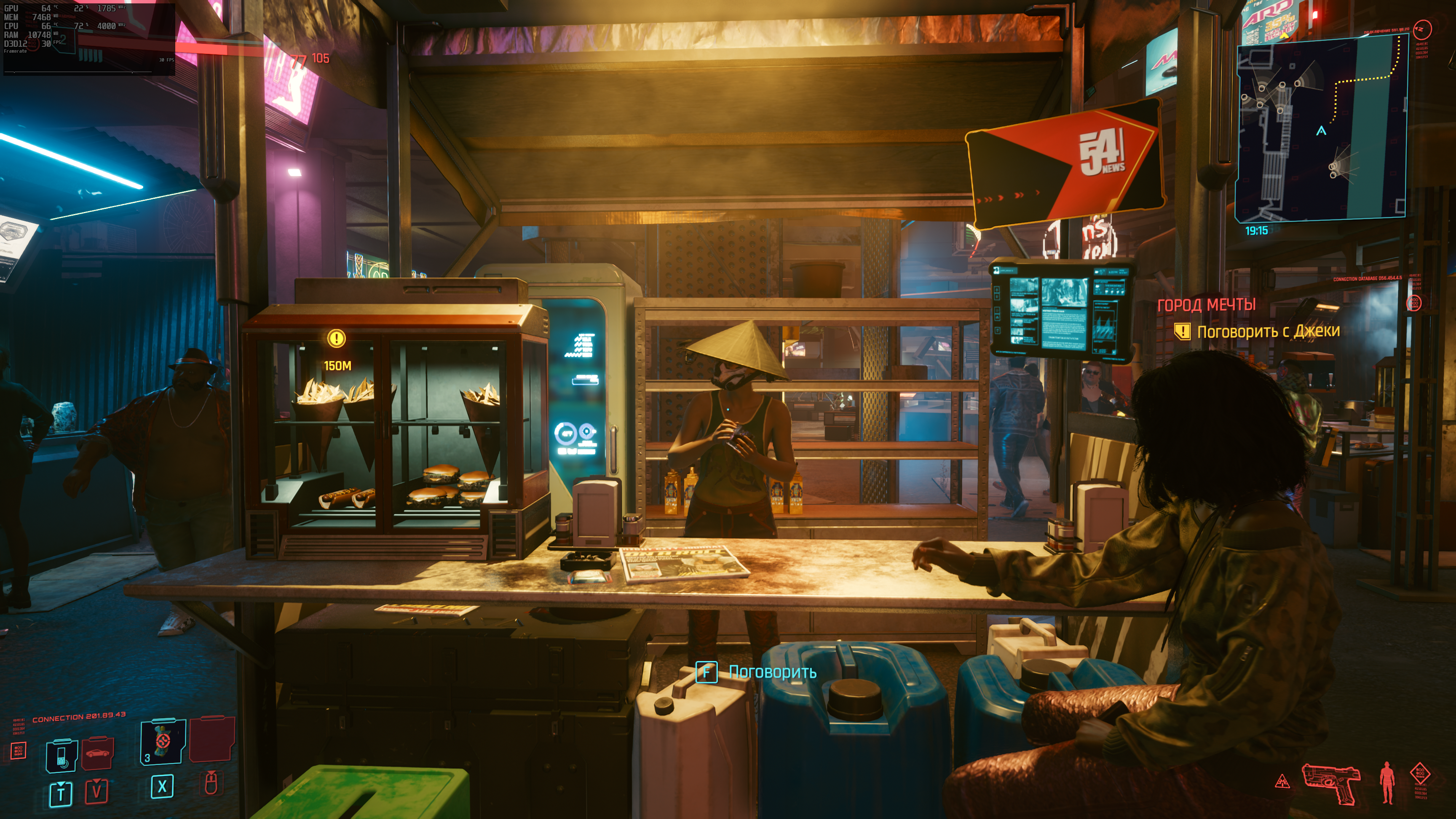Use the inhaler consumable slot

coord(163,741)
